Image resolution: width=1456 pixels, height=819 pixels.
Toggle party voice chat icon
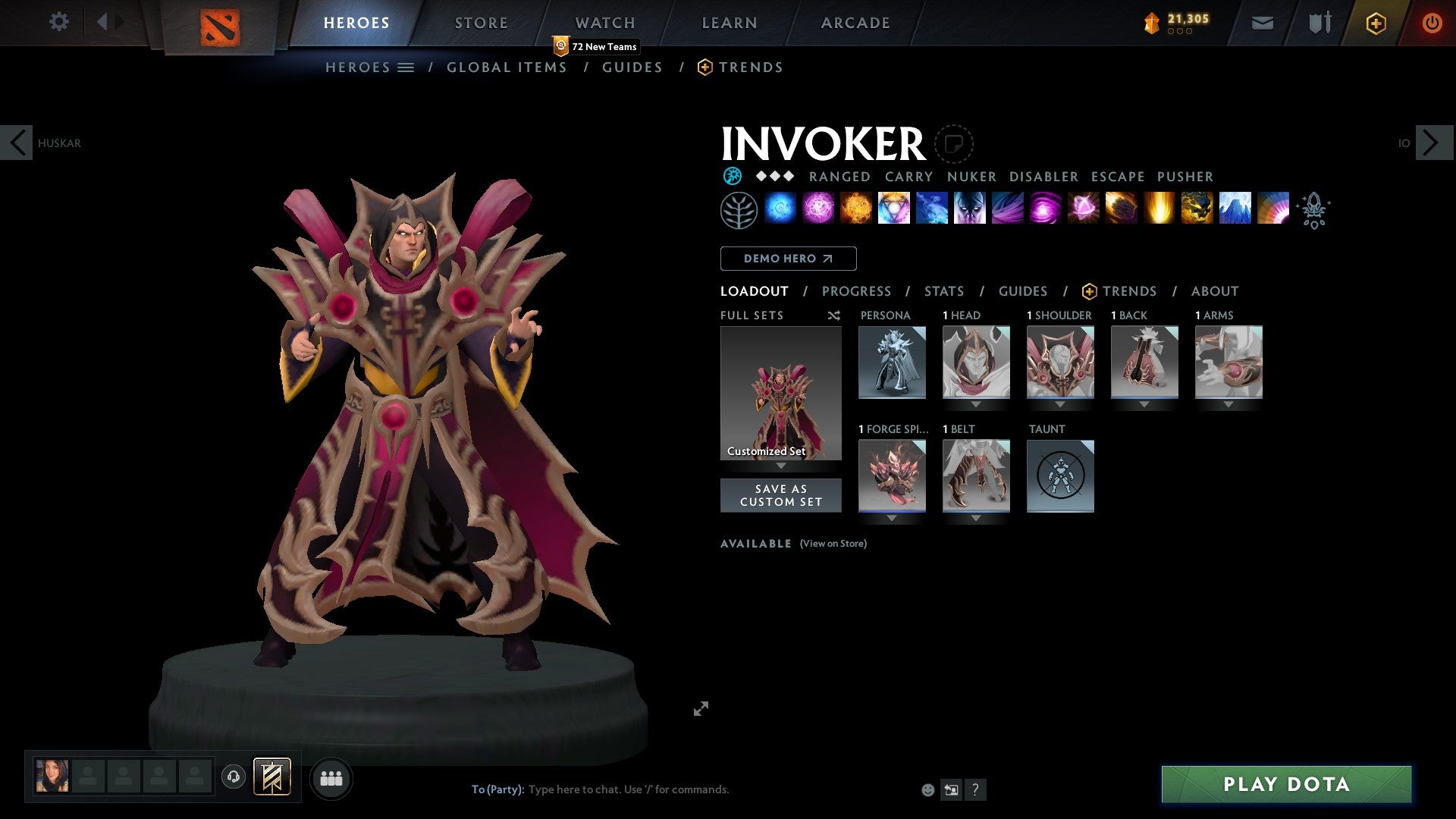click(x=234, y=778)
